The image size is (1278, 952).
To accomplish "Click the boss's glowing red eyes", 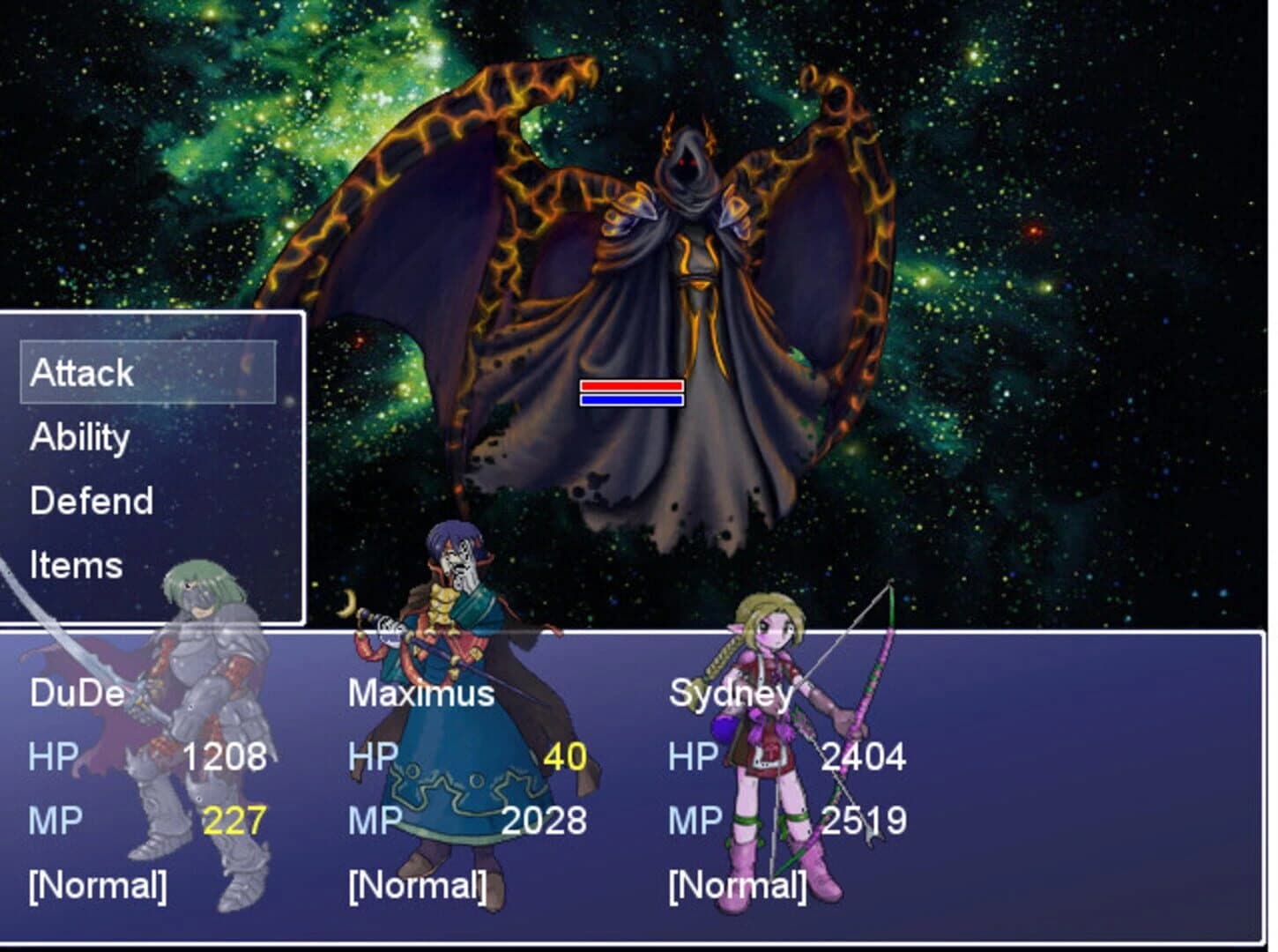I will tap(687, 163).
